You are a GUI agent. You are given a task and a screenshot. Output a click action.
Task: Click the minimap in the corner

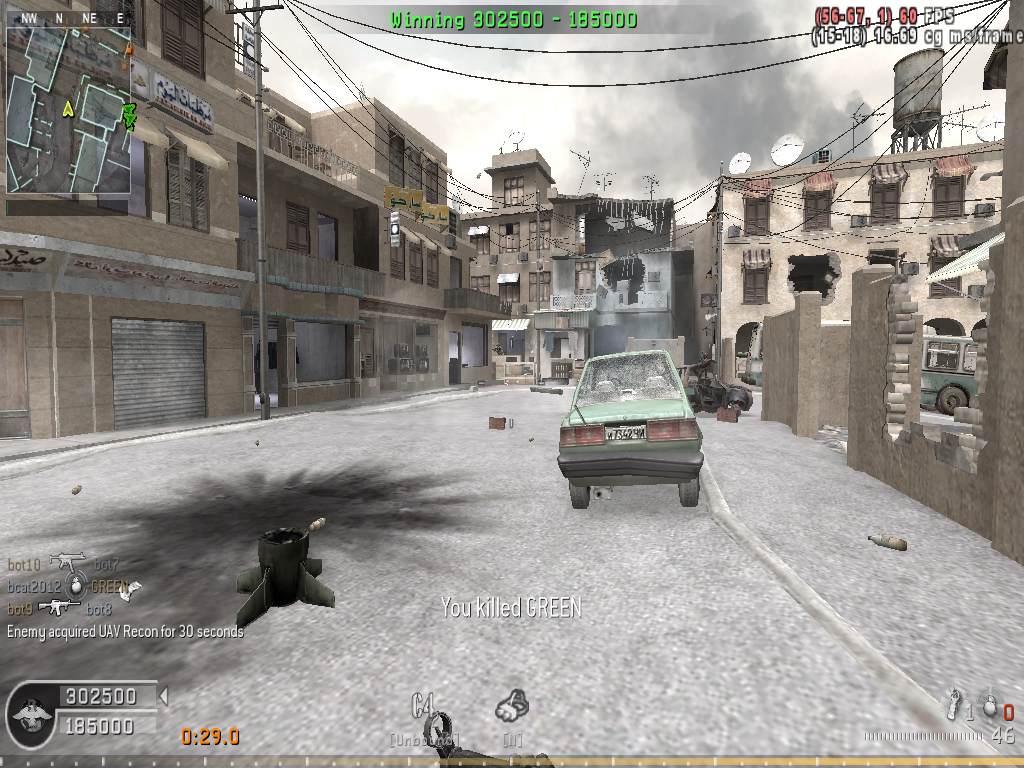click(68, 108)
